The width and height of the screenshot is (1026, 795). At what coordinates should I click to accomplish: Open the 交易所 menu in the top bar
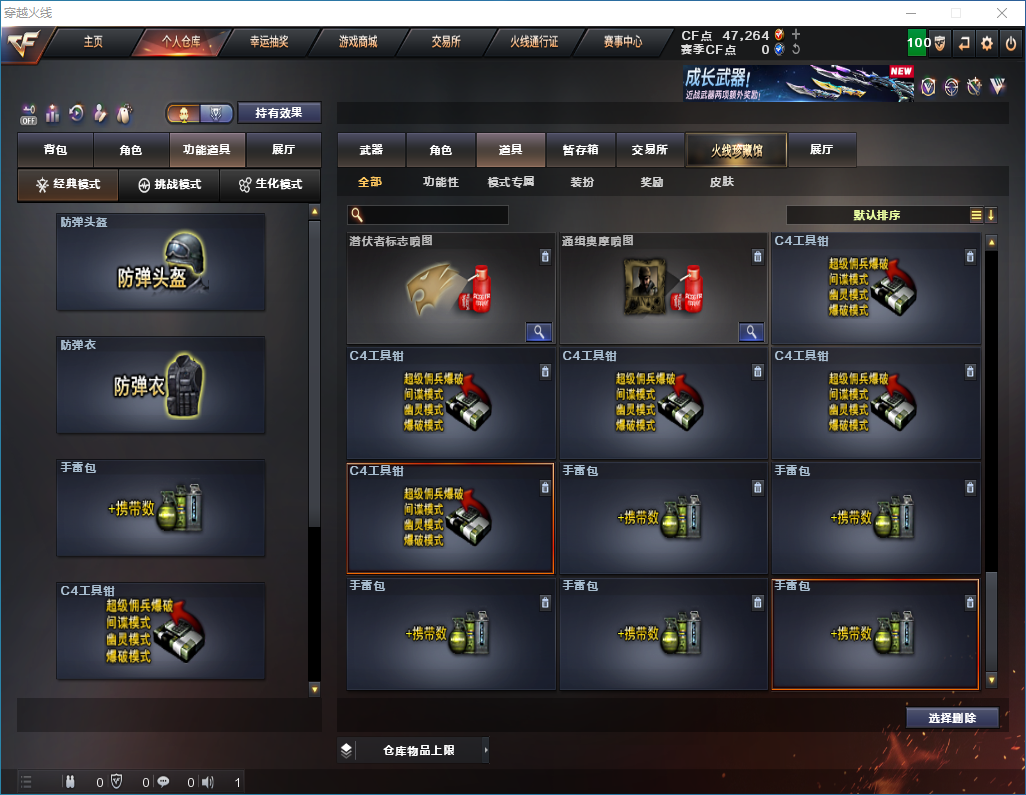tap(446, 42)
